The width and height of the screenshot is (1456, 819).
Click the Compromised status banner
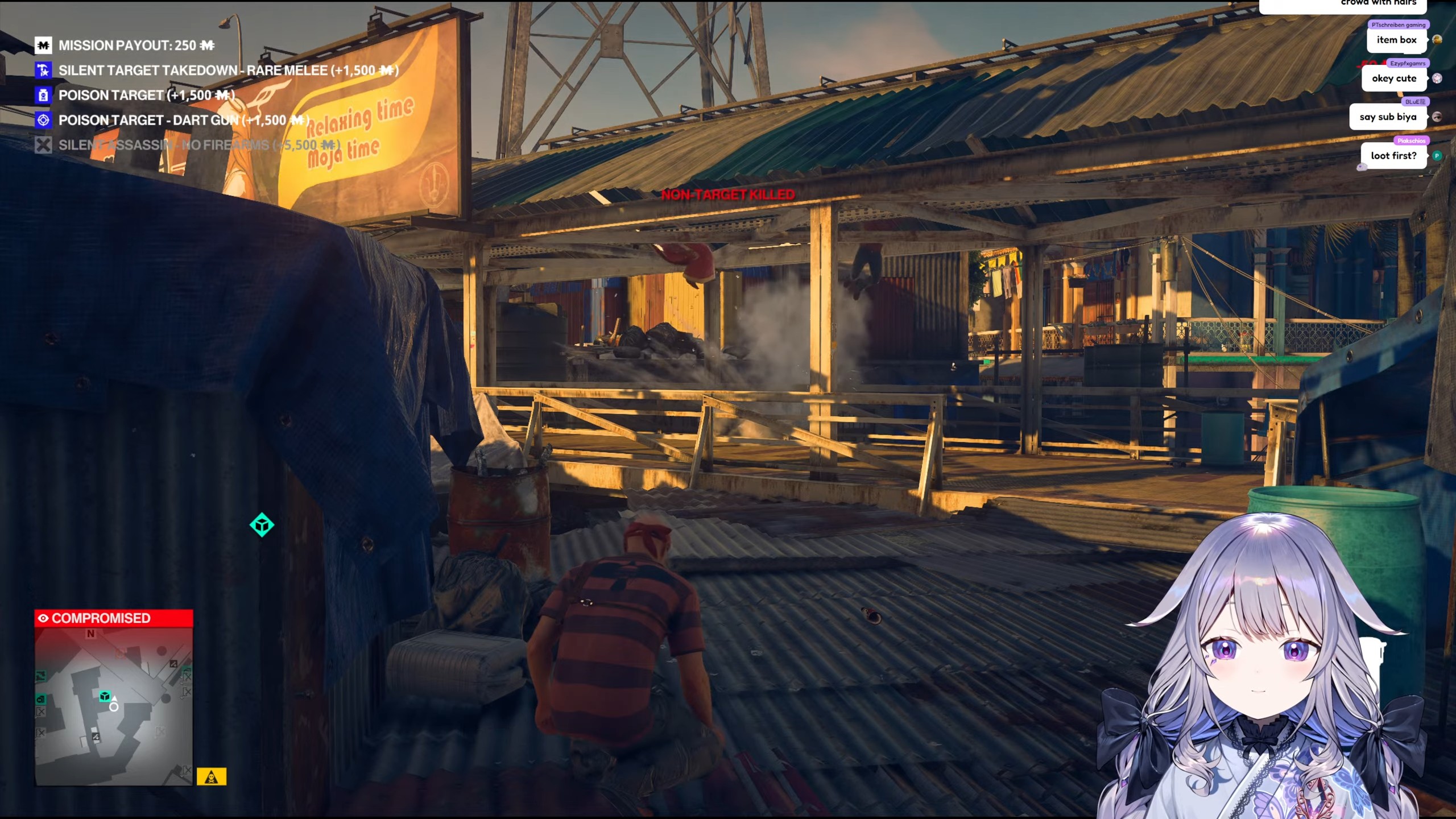coord(114,618)
